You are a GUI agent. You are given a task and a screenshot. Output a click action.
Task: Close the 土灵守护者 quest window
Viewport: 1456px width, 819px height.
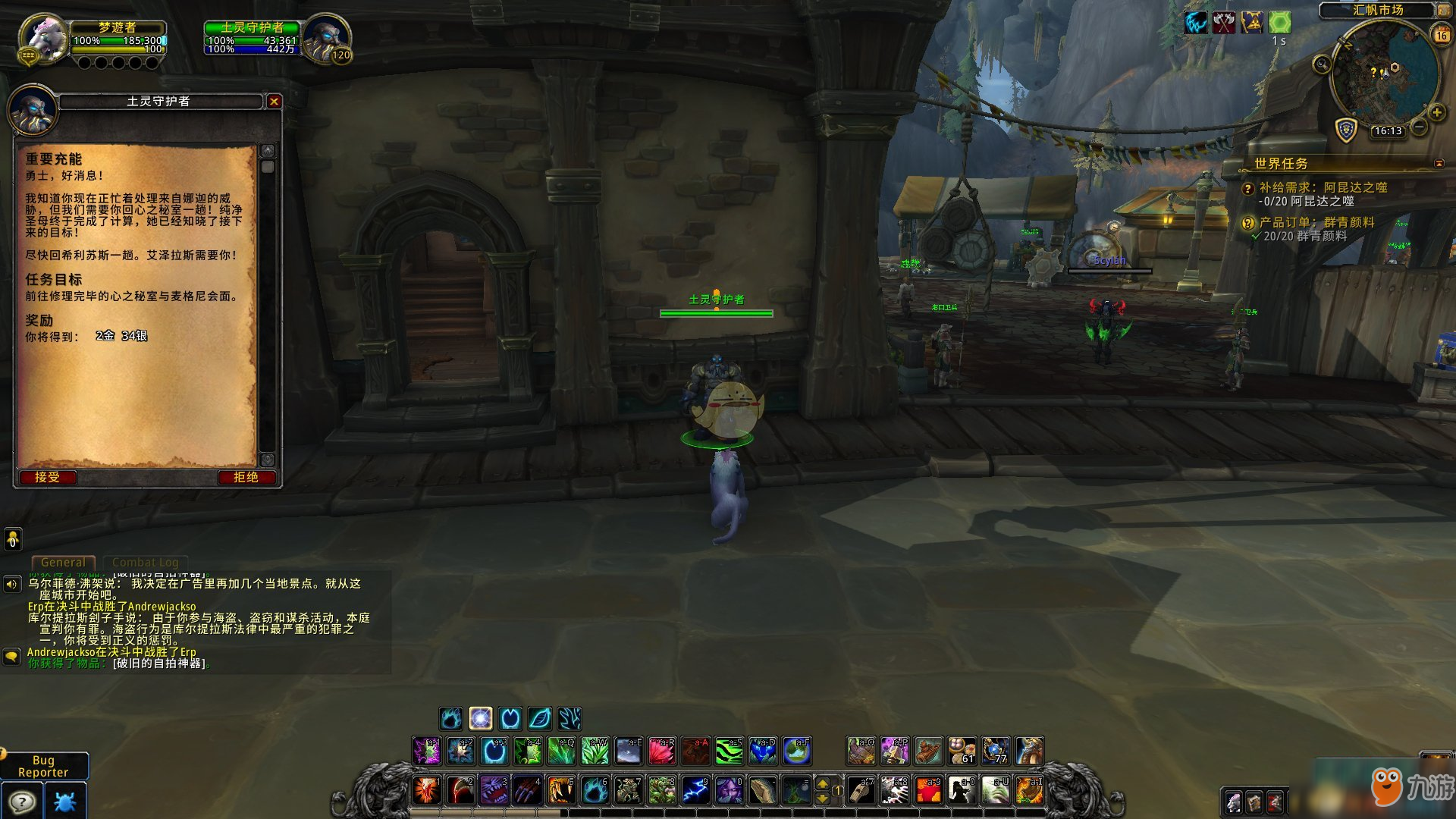274,101
